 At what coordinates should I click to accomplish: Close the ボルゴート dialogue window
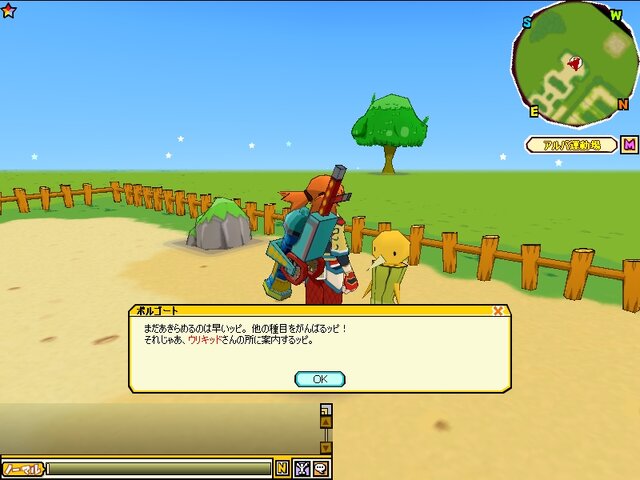coord(498,311)
